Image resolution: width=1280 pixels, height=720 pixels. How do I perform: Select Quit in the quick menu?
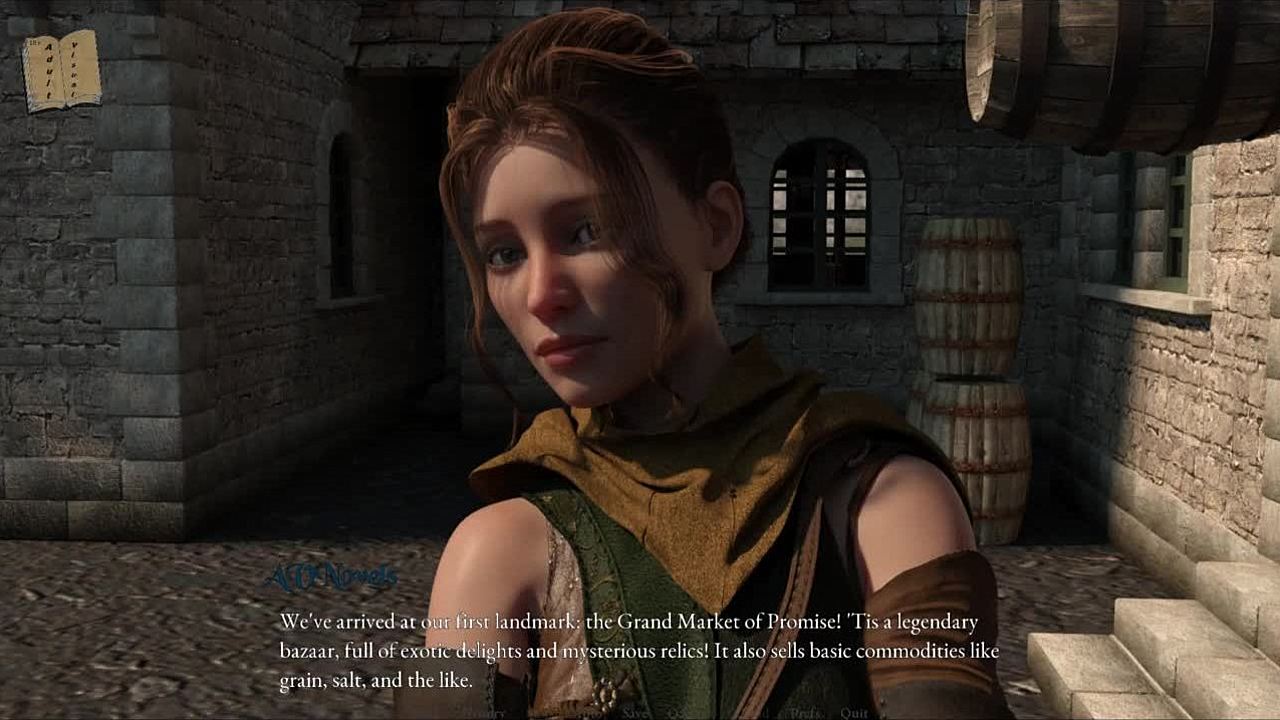pos(853,713)
